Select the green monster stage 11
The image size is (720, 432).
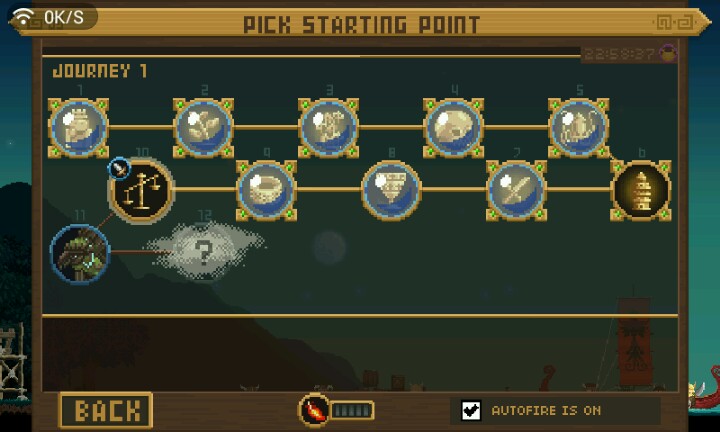(79, 252)
